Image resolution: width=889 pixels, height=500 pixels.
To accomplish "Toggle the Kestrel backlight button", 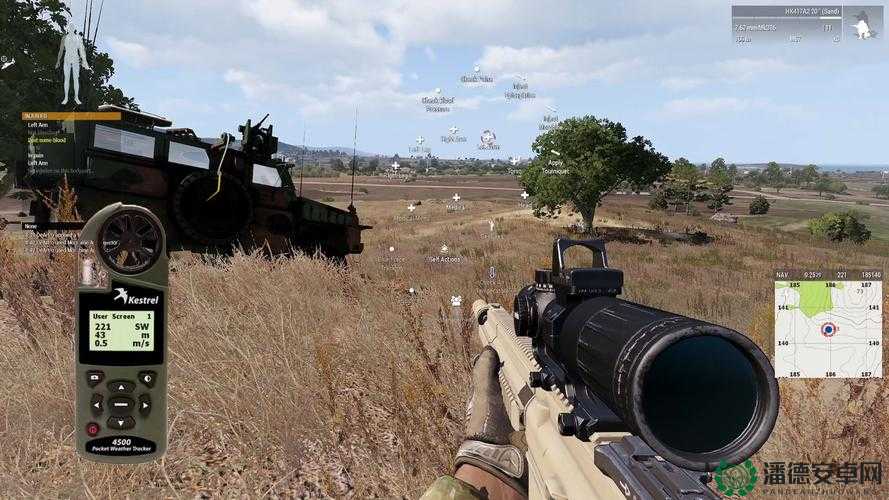I will [x=146, y=378].
